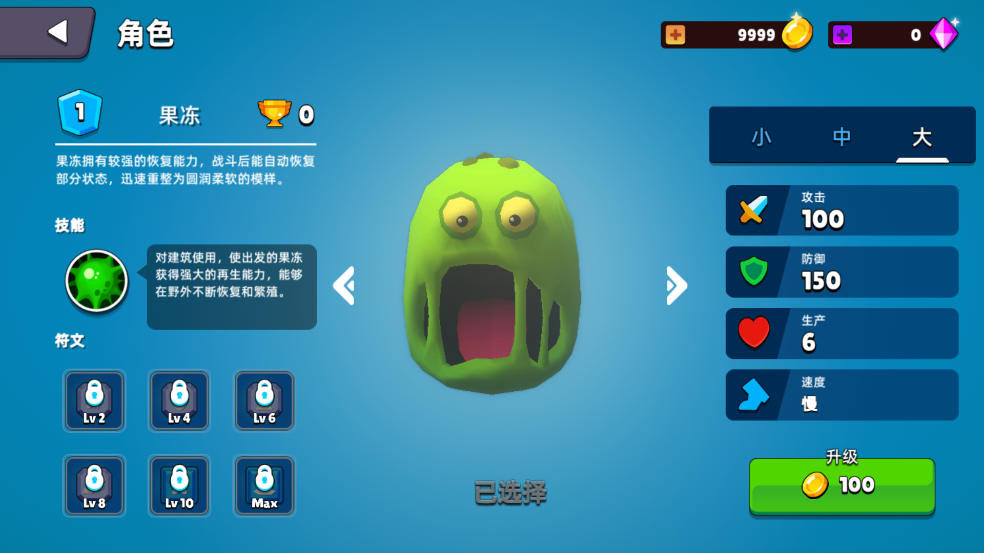The image size is (984, 553).
Task: Switch to the 中 size tab
Action: (842, 137)
